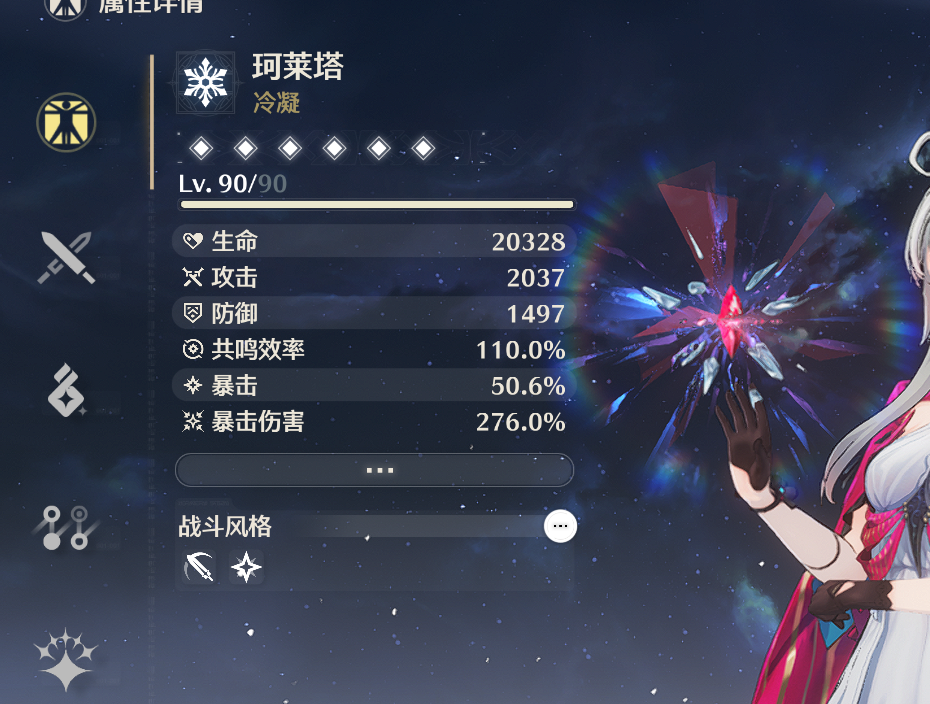930x704 pixels.
Task: Click the sword slash combat style icon
Action: pos(200,568)
